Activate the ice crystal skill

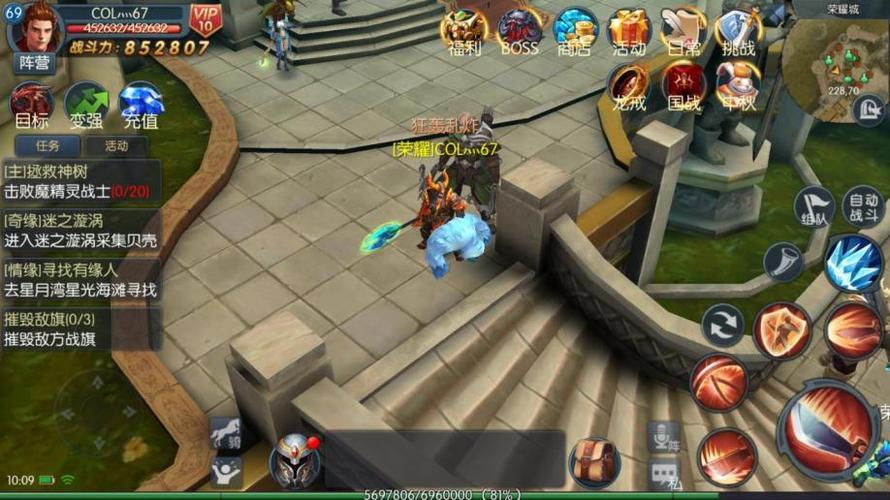pos(852,262)
